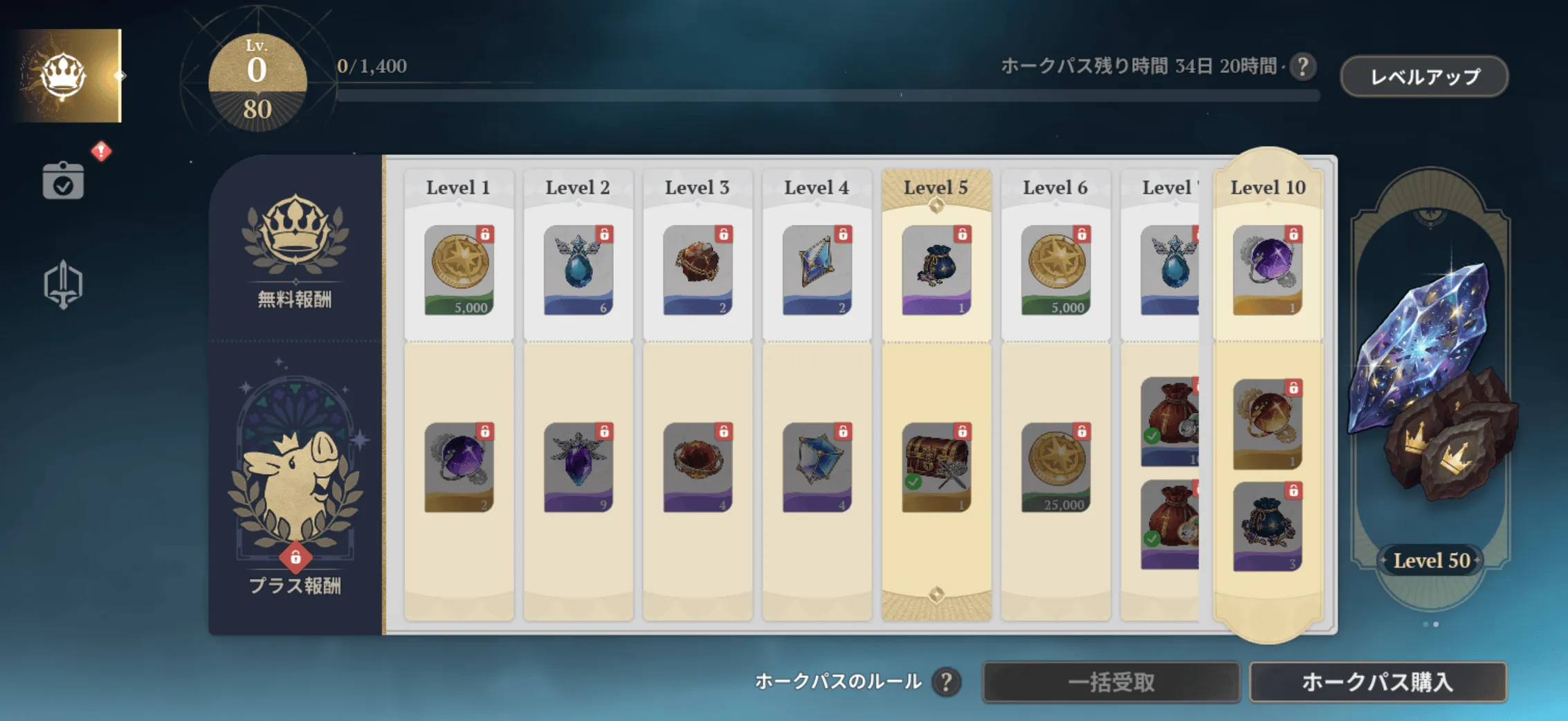
Task: Click the lock icon on Level 10 purple ring reward
Action: click(1293, 234)
